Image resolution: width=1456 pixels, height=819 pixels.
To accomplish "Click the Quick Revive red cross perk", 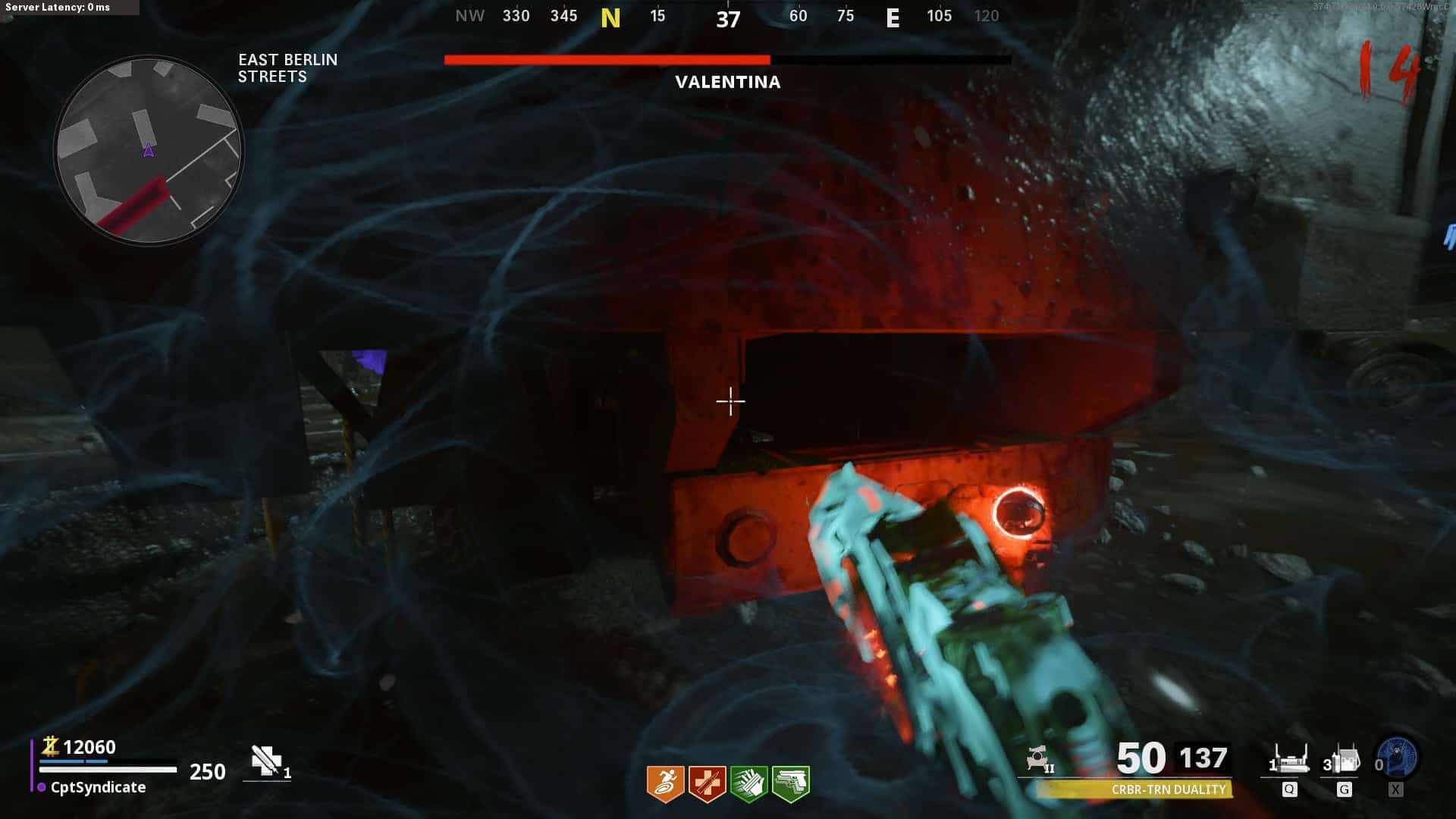I will click(707, 783).
